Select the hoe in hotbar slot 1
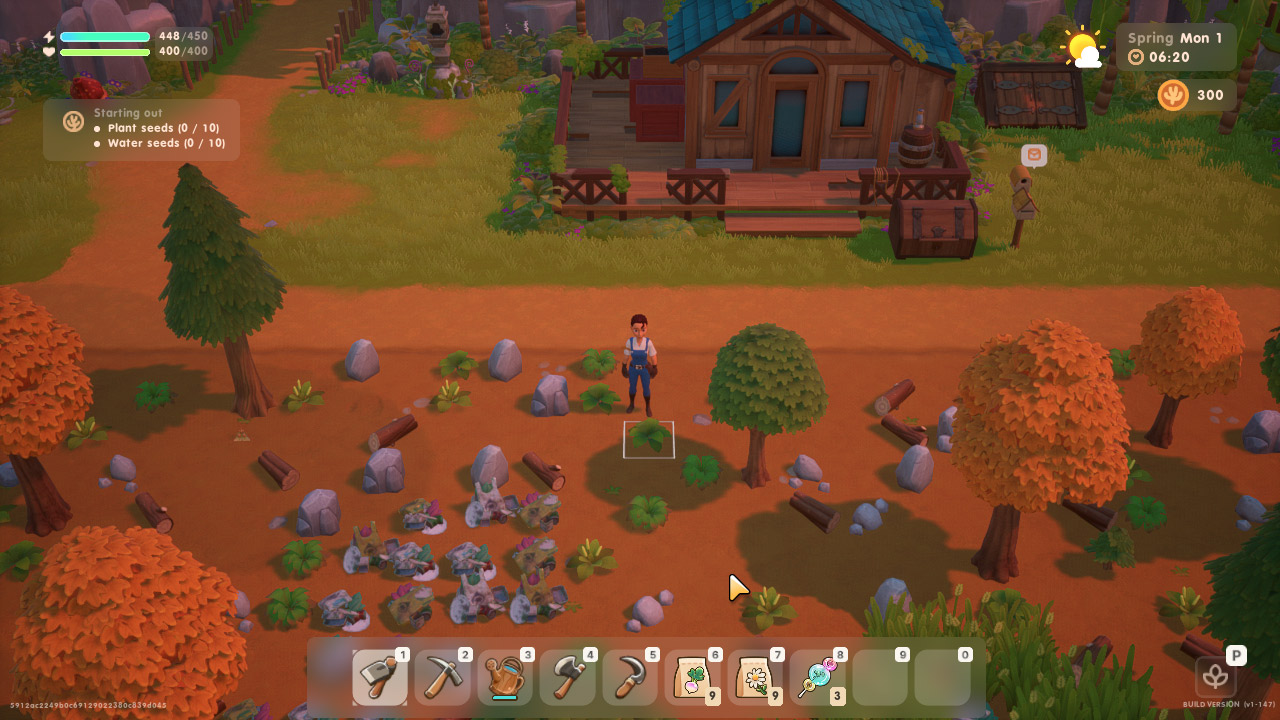Screen dimensions: 1280x720 (x=380, y=678)
